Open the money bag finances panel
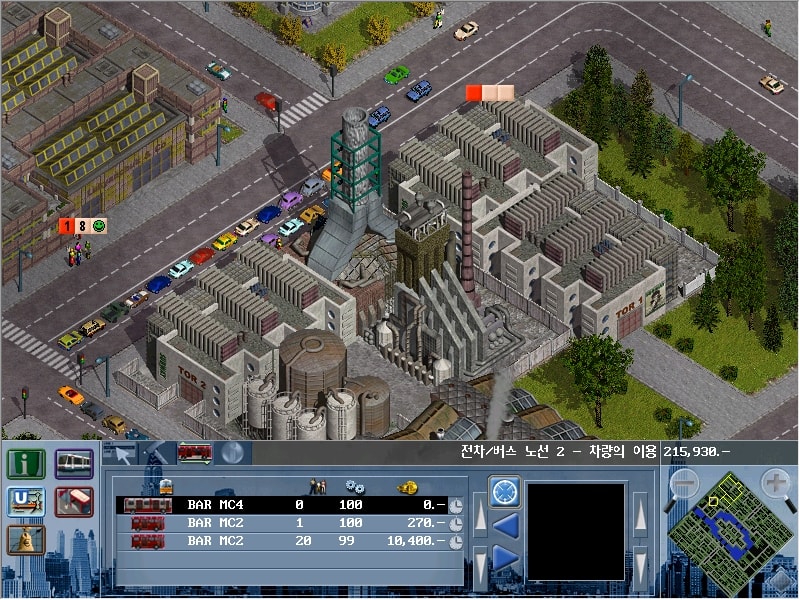 24,540
